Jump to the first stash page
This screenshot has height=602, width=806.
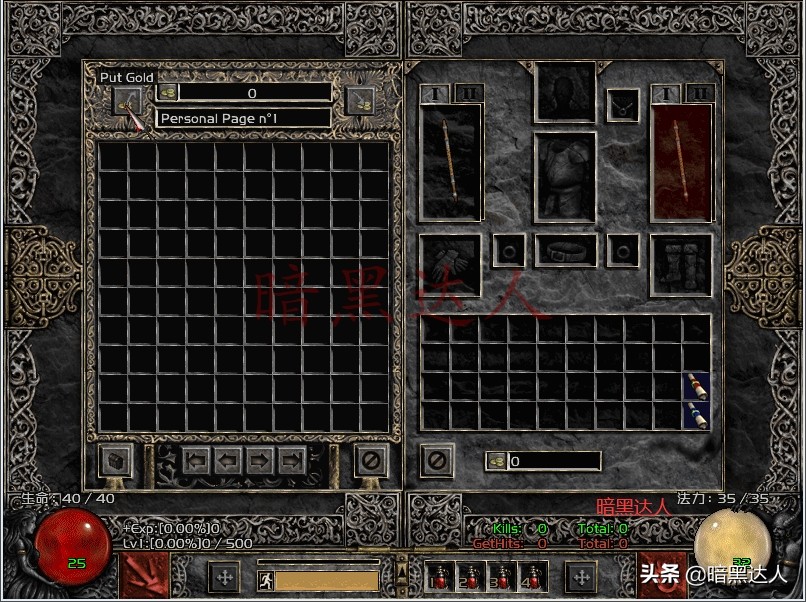(x=196, y=461)
